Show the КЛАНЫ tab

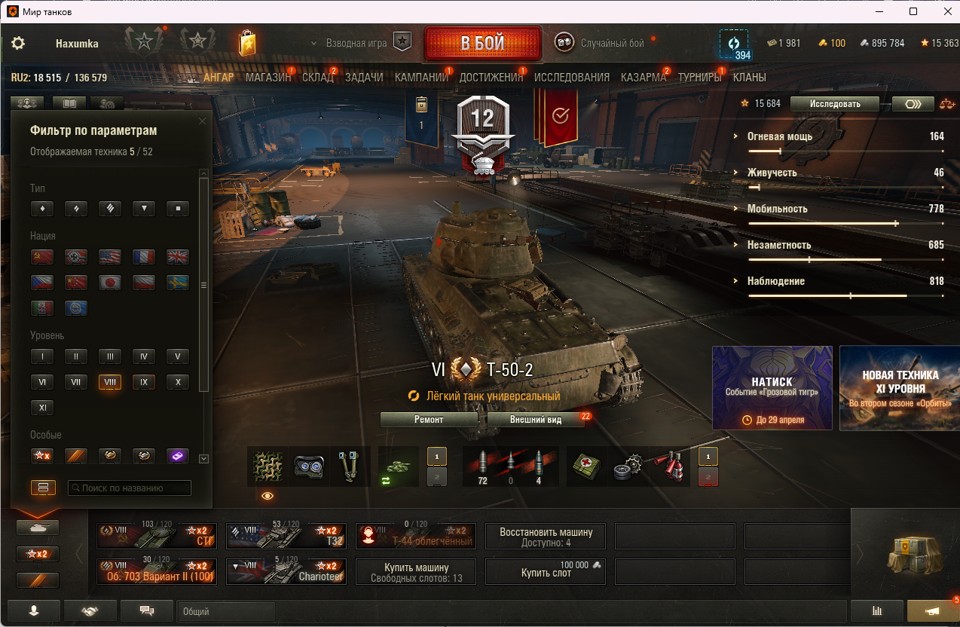pos(749,77)
